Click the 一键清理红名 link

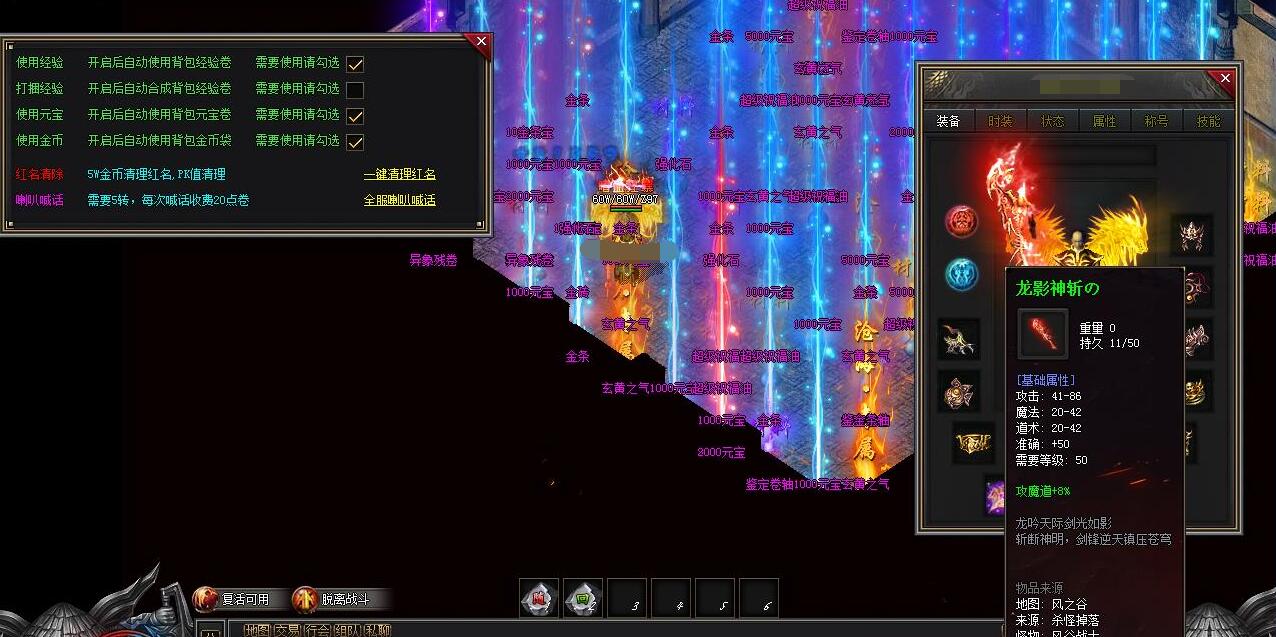coord(399,174)
